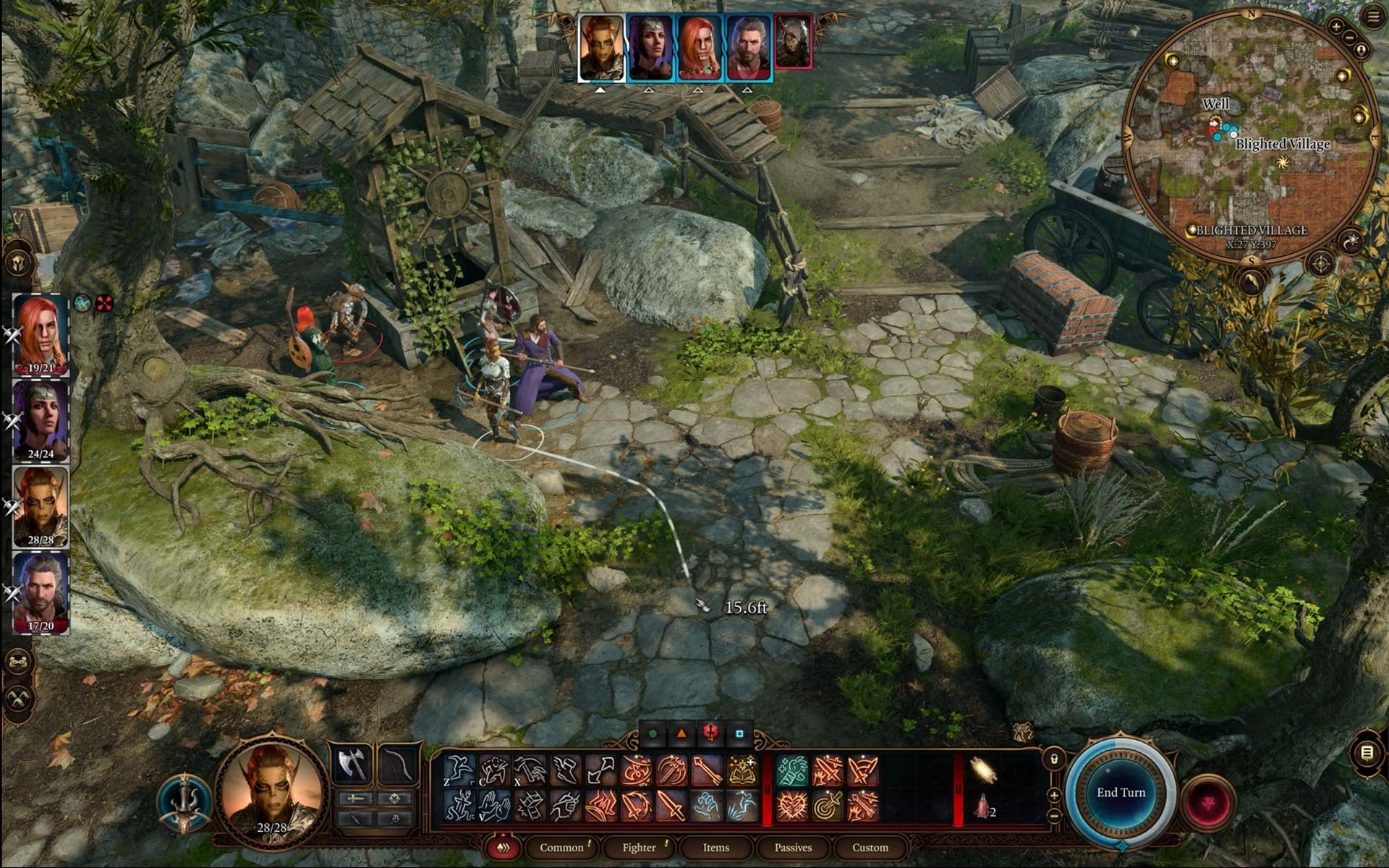The image size is (1389, 868).
Task: Select the ranged bow weapon slot
Action: tap(398, 764)
